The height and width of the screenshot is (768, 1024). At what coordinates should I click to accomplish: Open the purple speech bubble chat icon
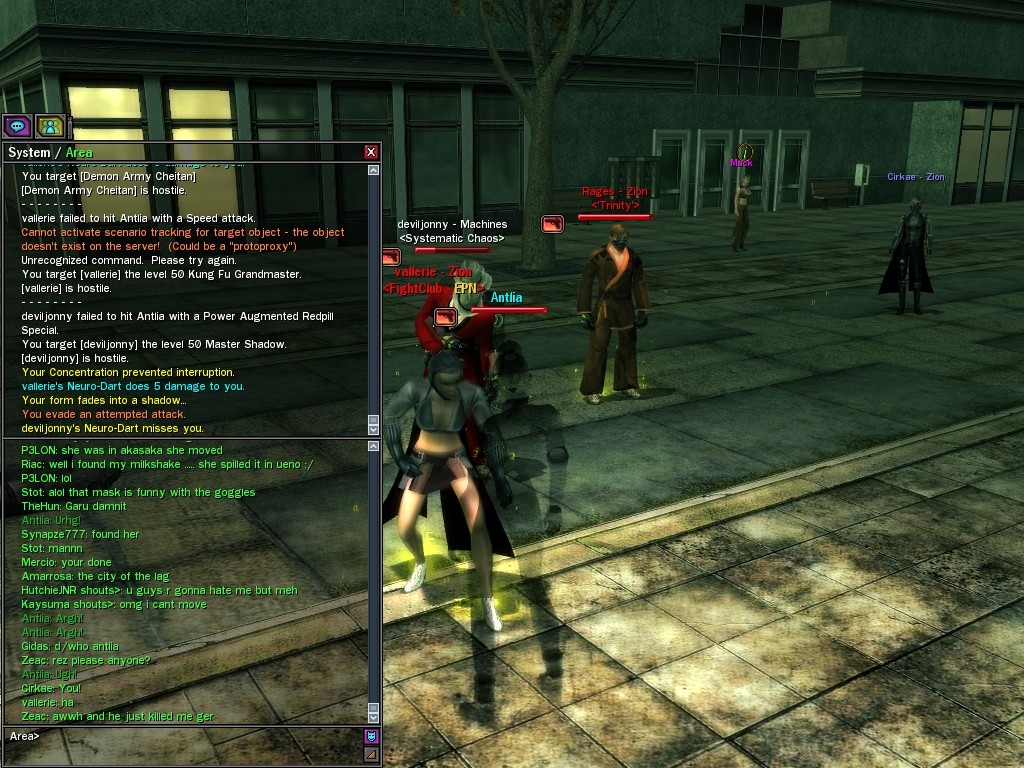[17, 126]
